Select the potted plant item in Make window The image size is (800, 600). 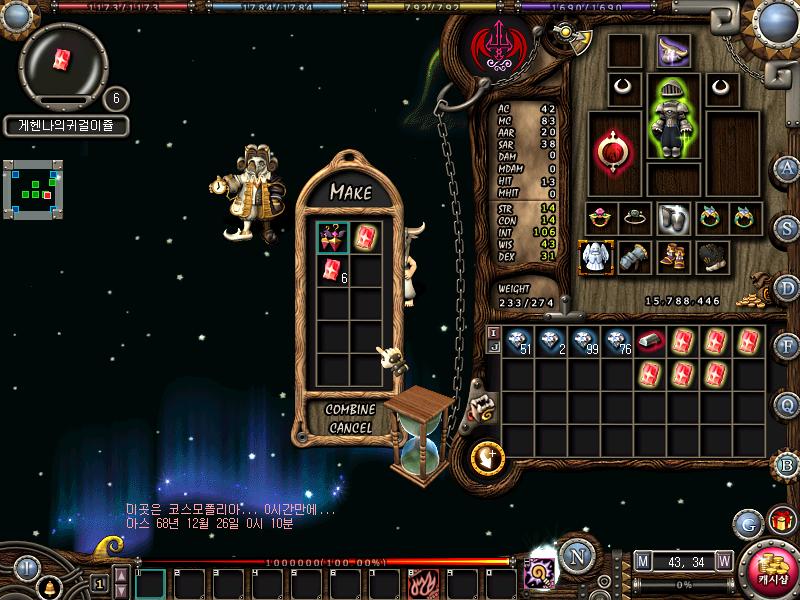click(x=333, y=237)
